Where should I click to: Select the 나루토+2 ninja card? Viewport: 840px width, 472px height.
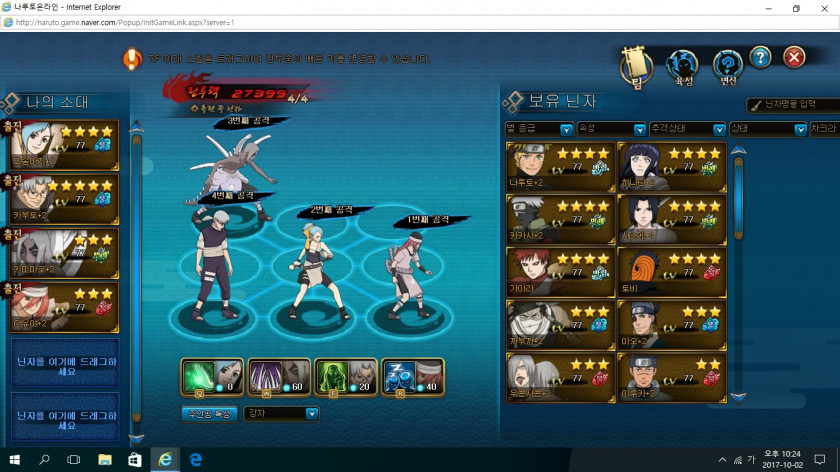tap(560, 167)
